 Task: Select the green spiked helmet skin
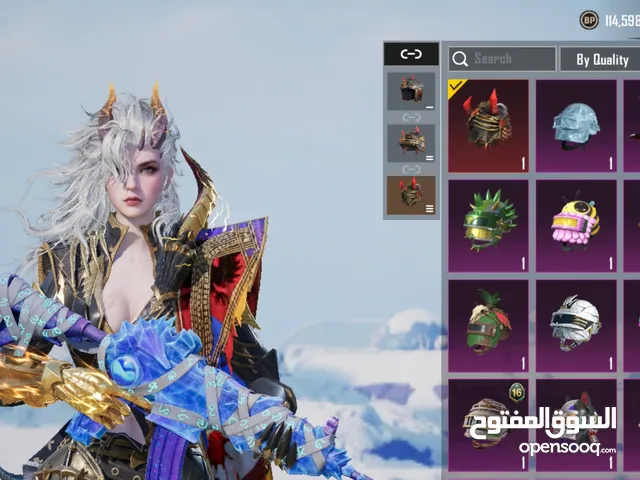[x=488, y=226]
